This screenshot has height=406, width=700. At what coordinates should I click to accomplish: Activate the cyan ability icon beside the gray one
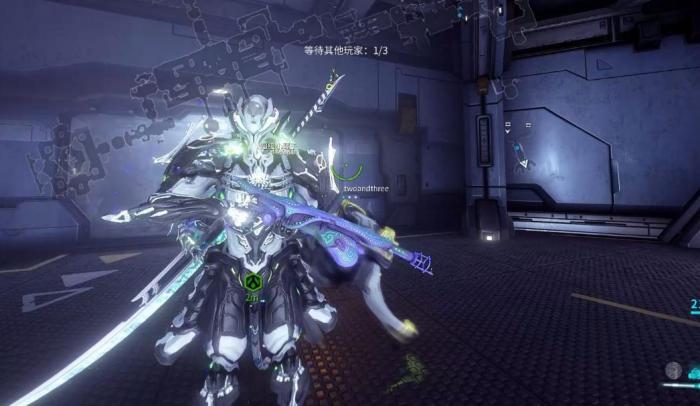(693, 374)
